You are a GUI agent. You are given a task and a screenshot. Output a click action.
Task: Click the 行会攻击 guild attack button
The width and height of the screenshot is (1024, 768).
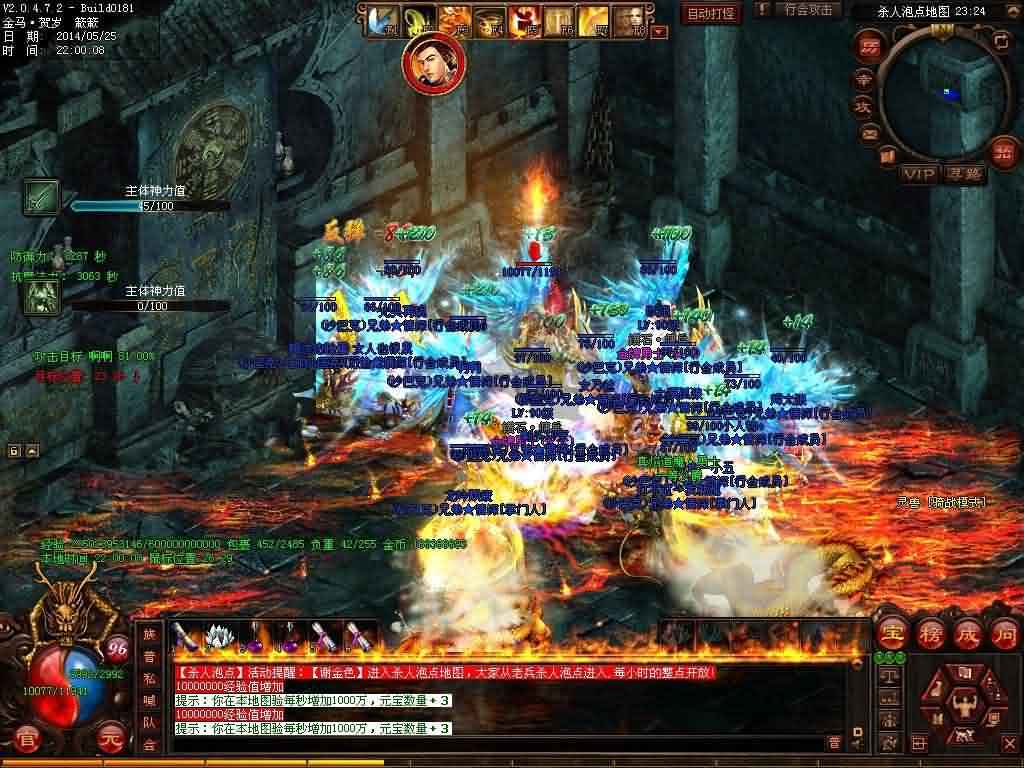click(x=808, y=11)
